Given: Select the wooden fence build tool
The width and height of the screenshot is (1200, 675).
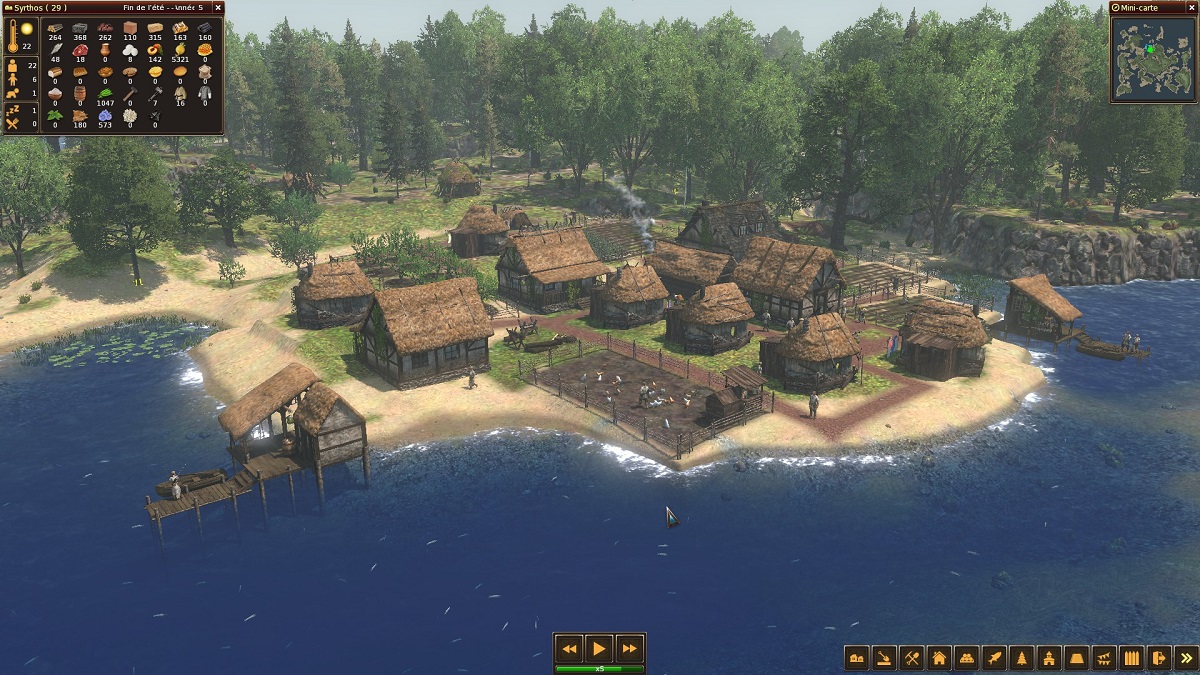Looking at the screenshot, I should click(x=1131, y=657).
